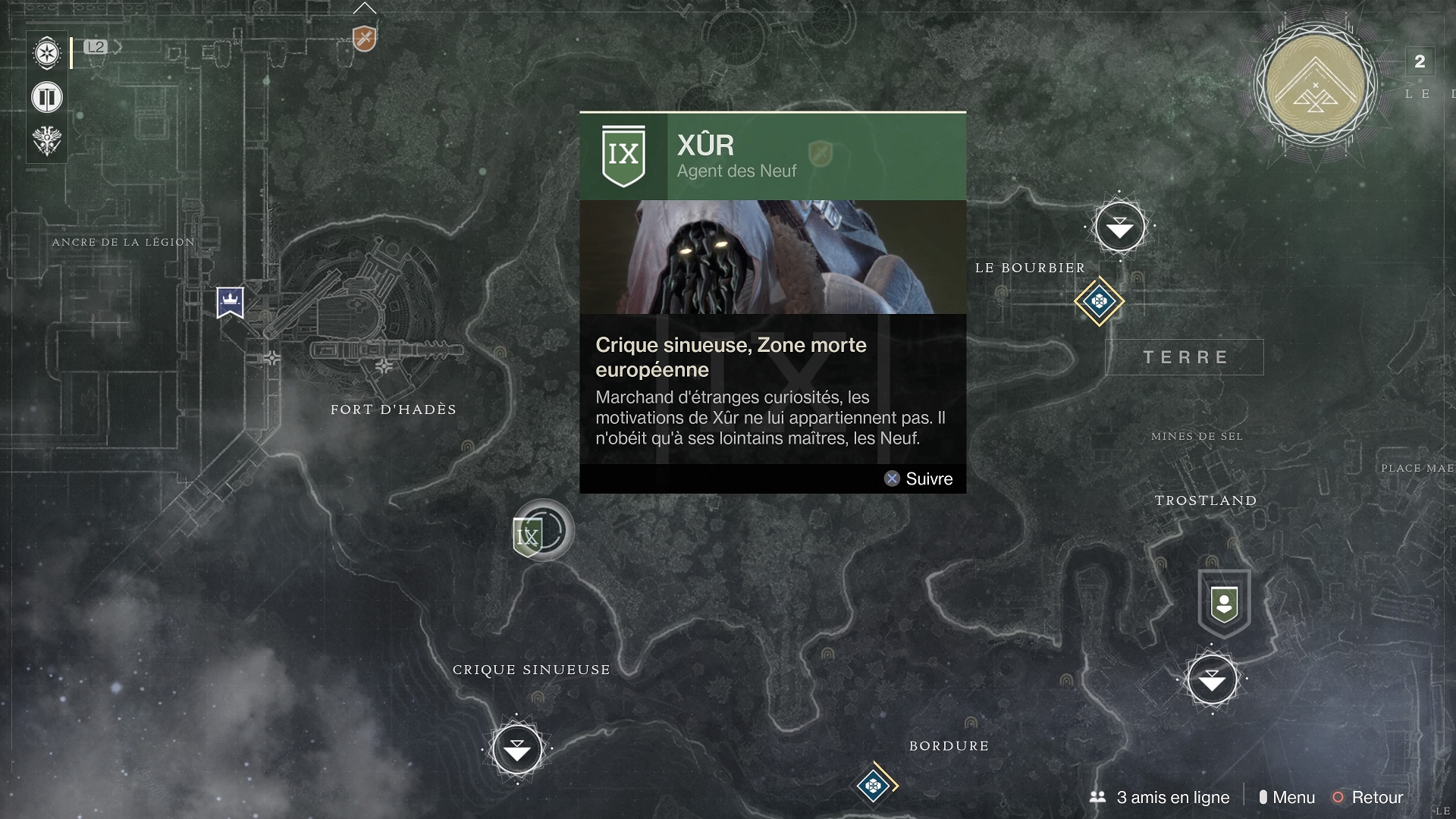Image resolution: width=1456 pixels, height=819 pixels.
Task: Click the starburst circle icon in the sidebar
Action: (47, 54)
